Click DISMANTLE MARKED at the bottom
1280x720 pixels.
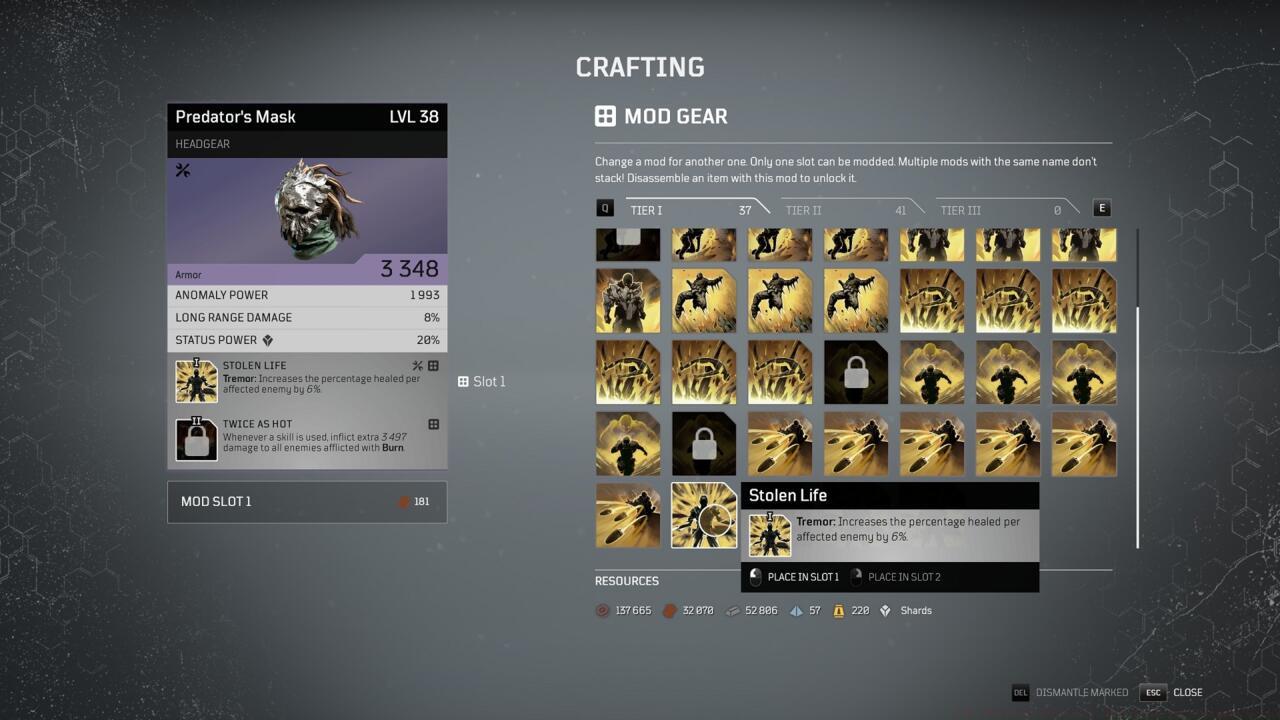point(1080,692)
